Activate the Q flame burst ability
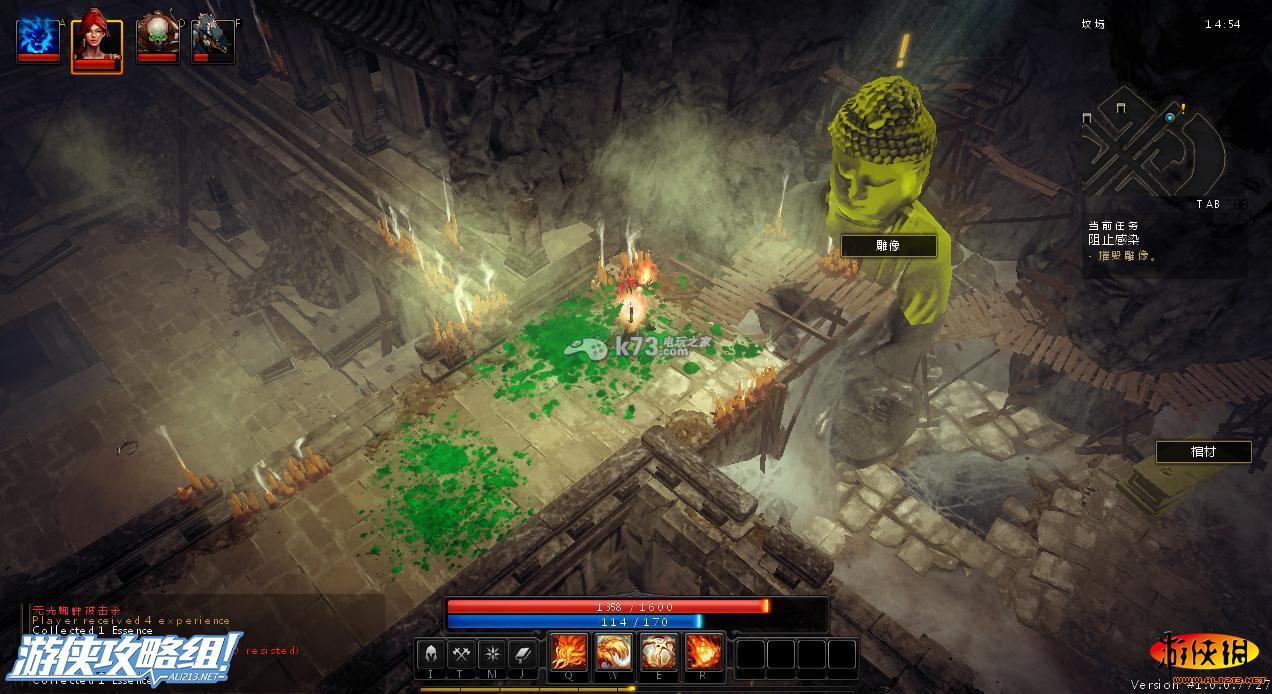Image resolution: width=1272 pixels, height=694 pixels. pos(569,654)
